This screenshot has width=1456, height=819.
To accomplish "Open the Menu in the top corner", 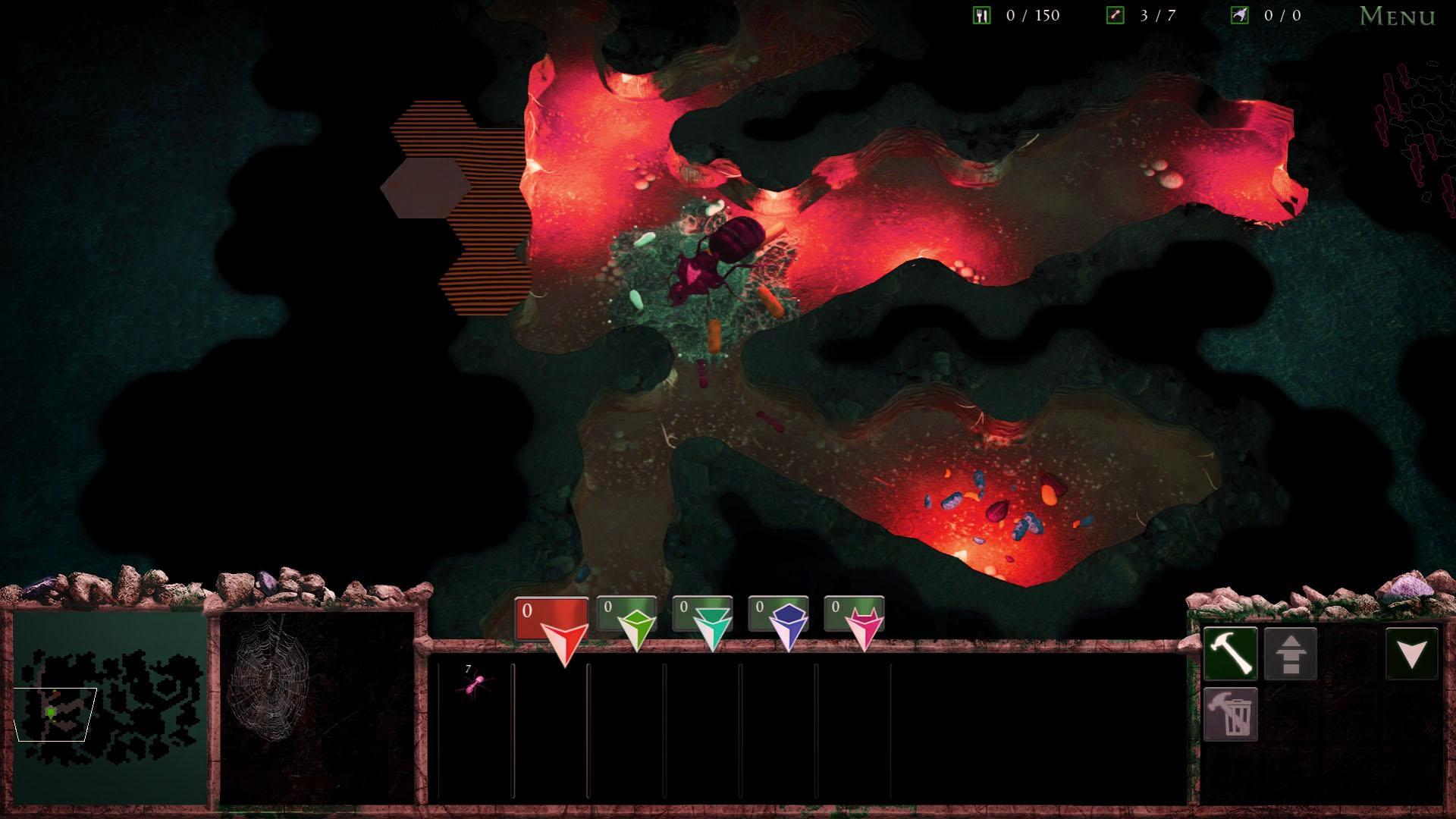I will click(x=1397, y=16).
